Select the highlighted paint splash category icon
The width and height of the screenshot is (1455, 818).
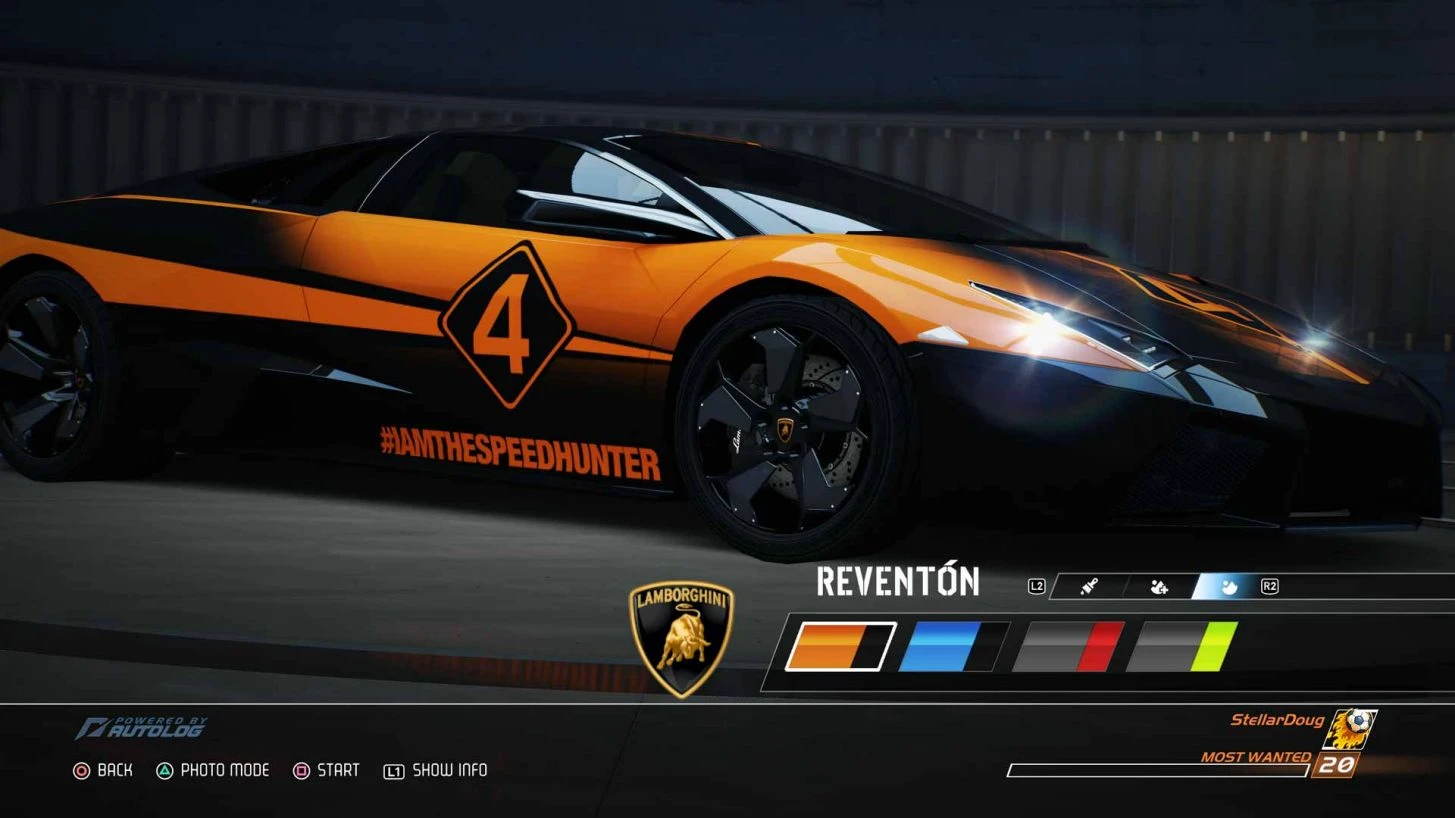[1229, 587]
